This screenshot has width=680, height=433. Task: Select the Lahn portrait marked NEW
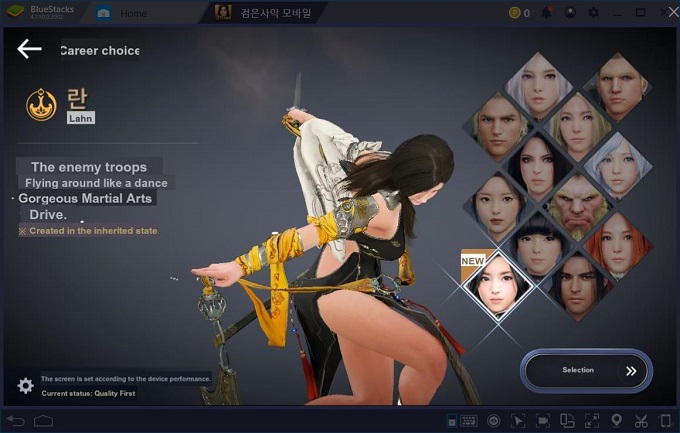500,283
